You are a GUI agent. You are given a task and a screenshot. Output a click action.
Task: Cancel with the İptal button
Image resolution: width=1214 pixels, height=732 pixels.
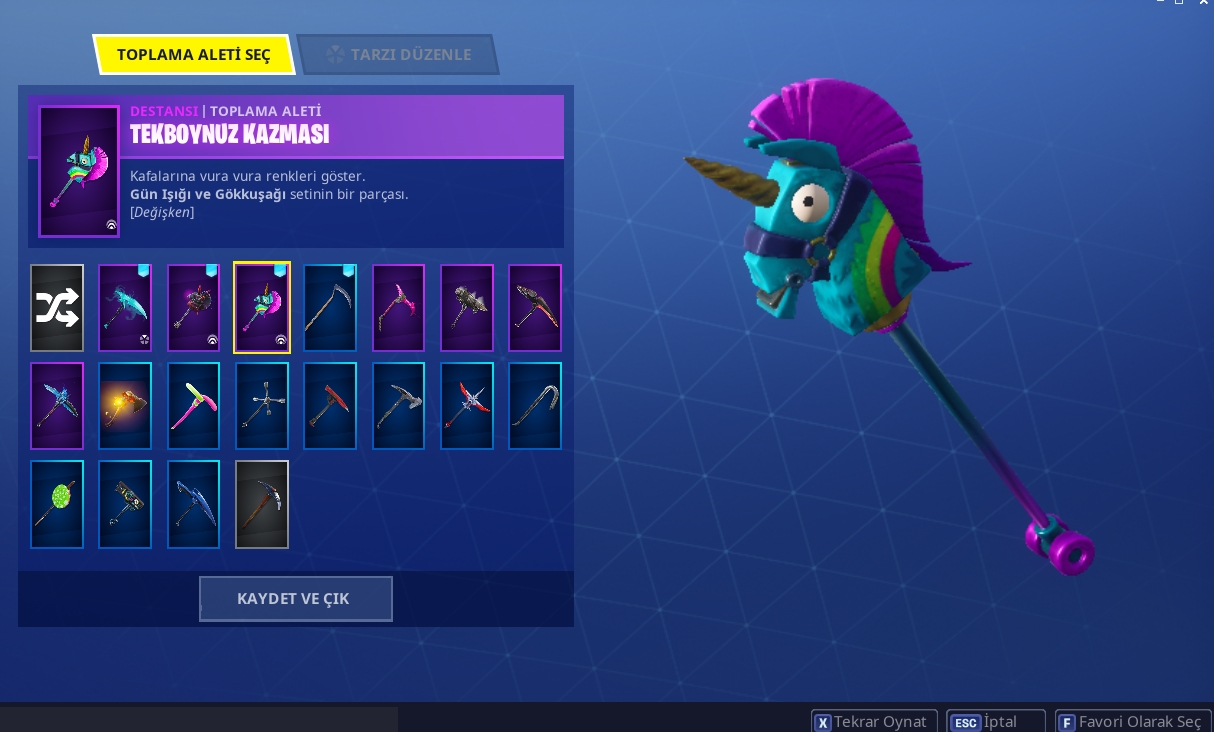pyautogui.click(x=995, y=721)
